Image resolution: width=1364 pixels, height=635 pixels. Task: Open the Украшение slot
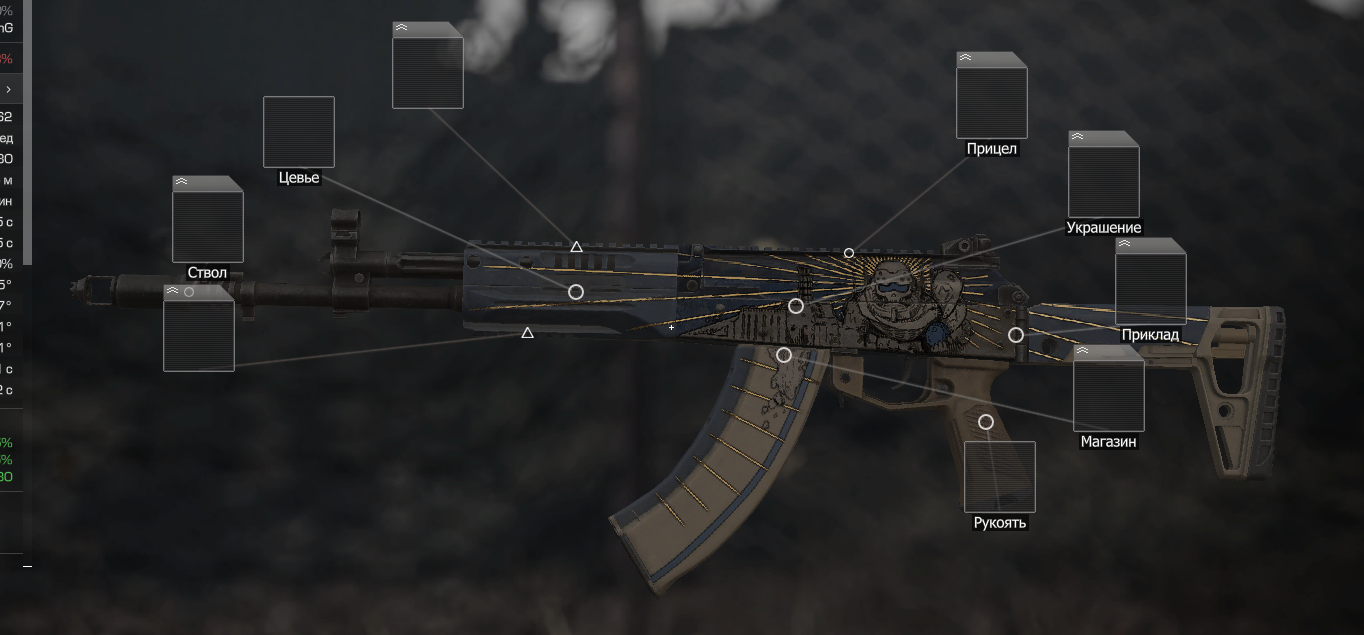(x=1103, y=175)
